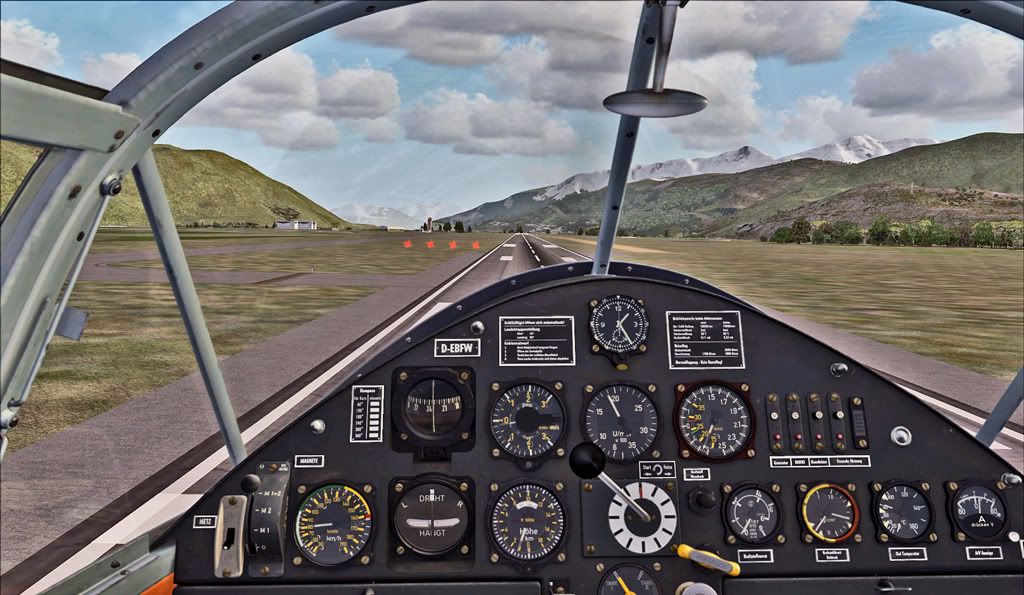Click the Magnete selector lever
This screenshot has width=1024, height=595.
(252, 485)
